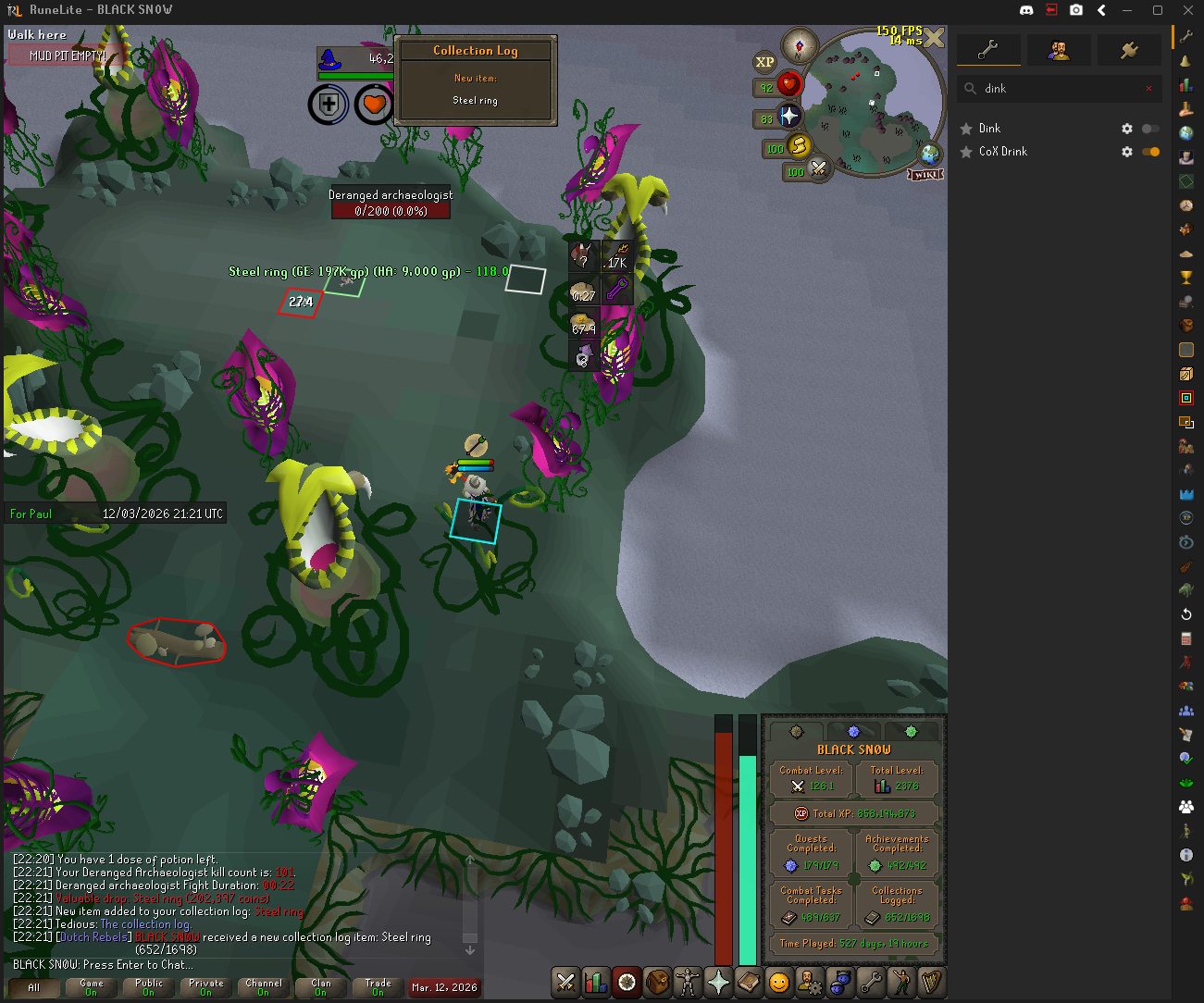
Task: Open the world map globe
Action: coord(929,154)
